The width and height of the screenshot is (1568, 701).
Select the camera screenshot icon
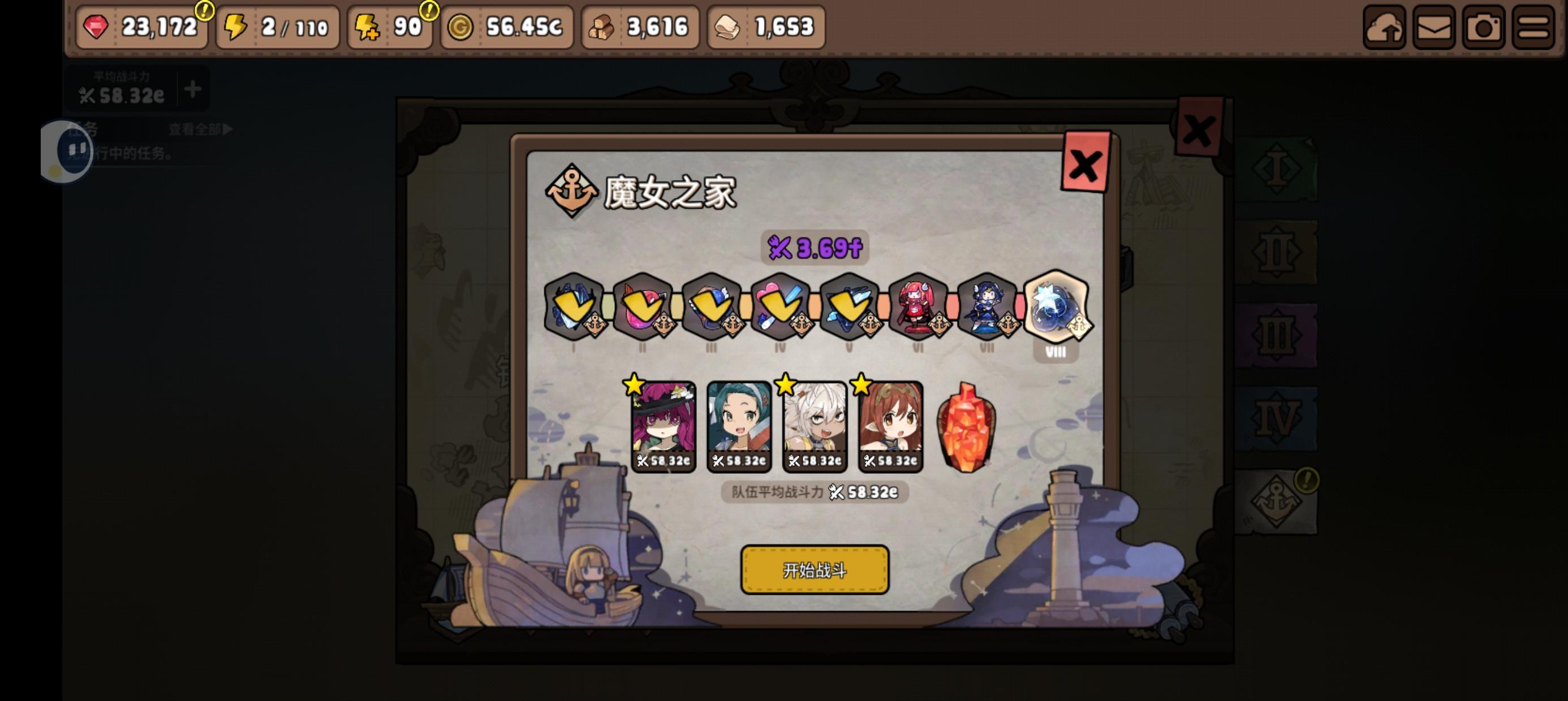(1481, 26)
